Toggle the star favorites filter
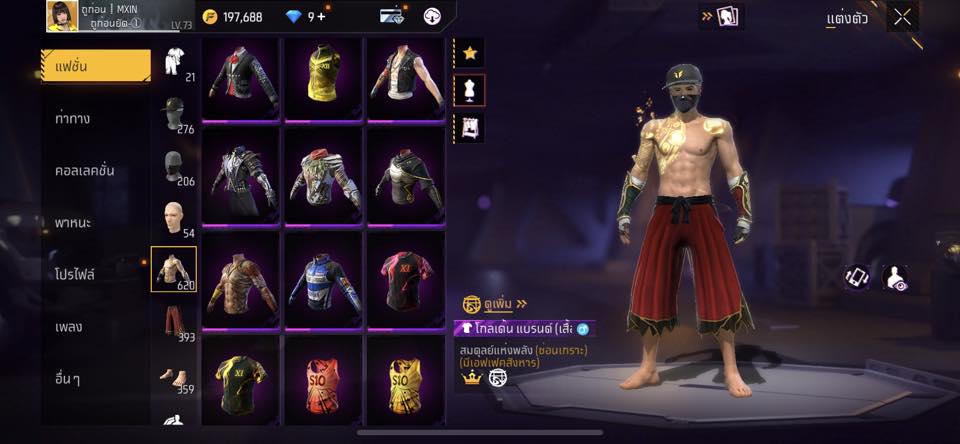This screenshot has height=444, width=960. coord(470,51)
